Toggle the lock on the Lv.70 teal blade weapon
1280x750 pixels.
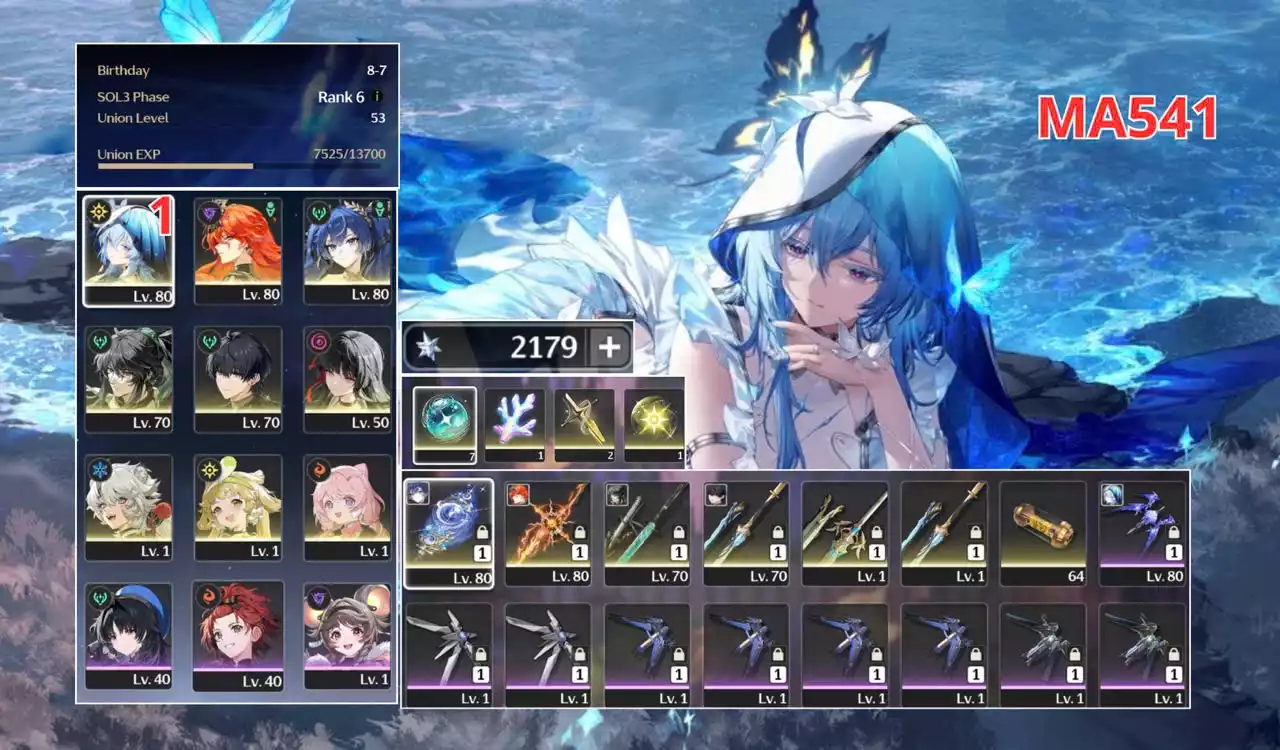(680, 532)
